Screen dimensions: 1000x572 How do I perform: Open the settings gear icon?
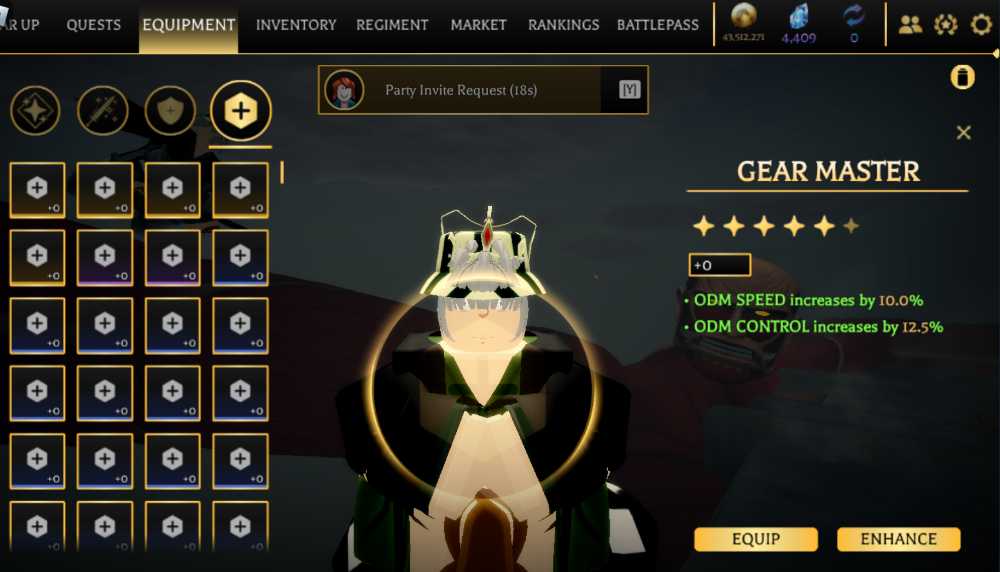981,25
